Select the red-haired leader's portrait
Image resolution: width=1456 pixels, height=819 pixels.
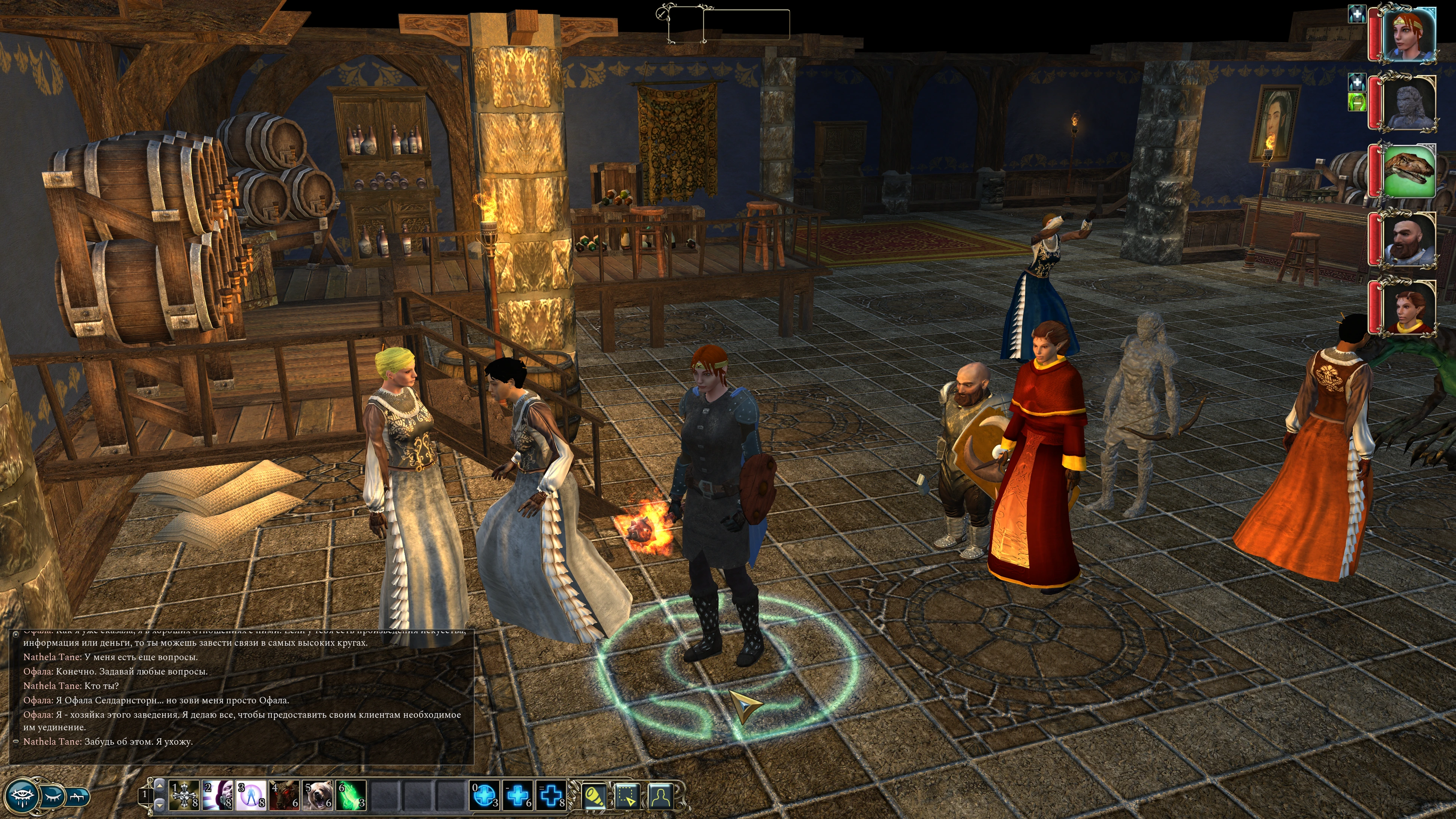(1408, 33)
